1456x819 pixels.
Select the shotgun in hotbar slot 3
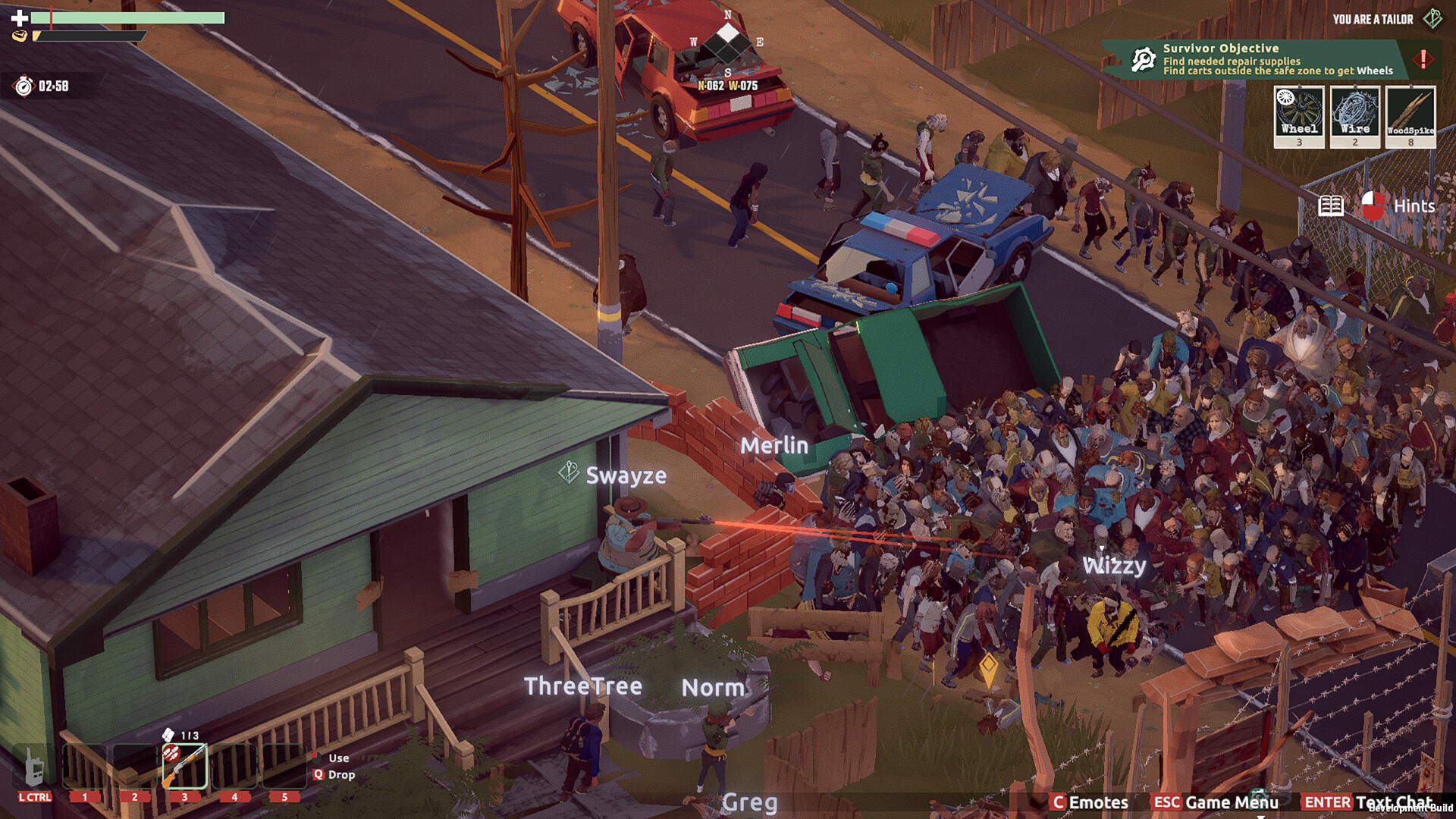[x=184, y=764]
